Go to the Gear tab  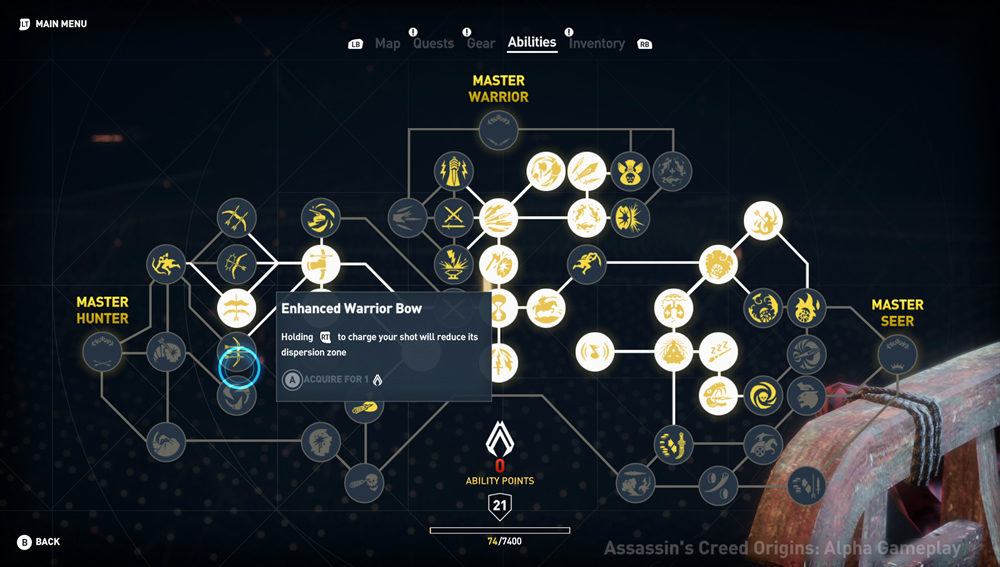tap(481, 43)
